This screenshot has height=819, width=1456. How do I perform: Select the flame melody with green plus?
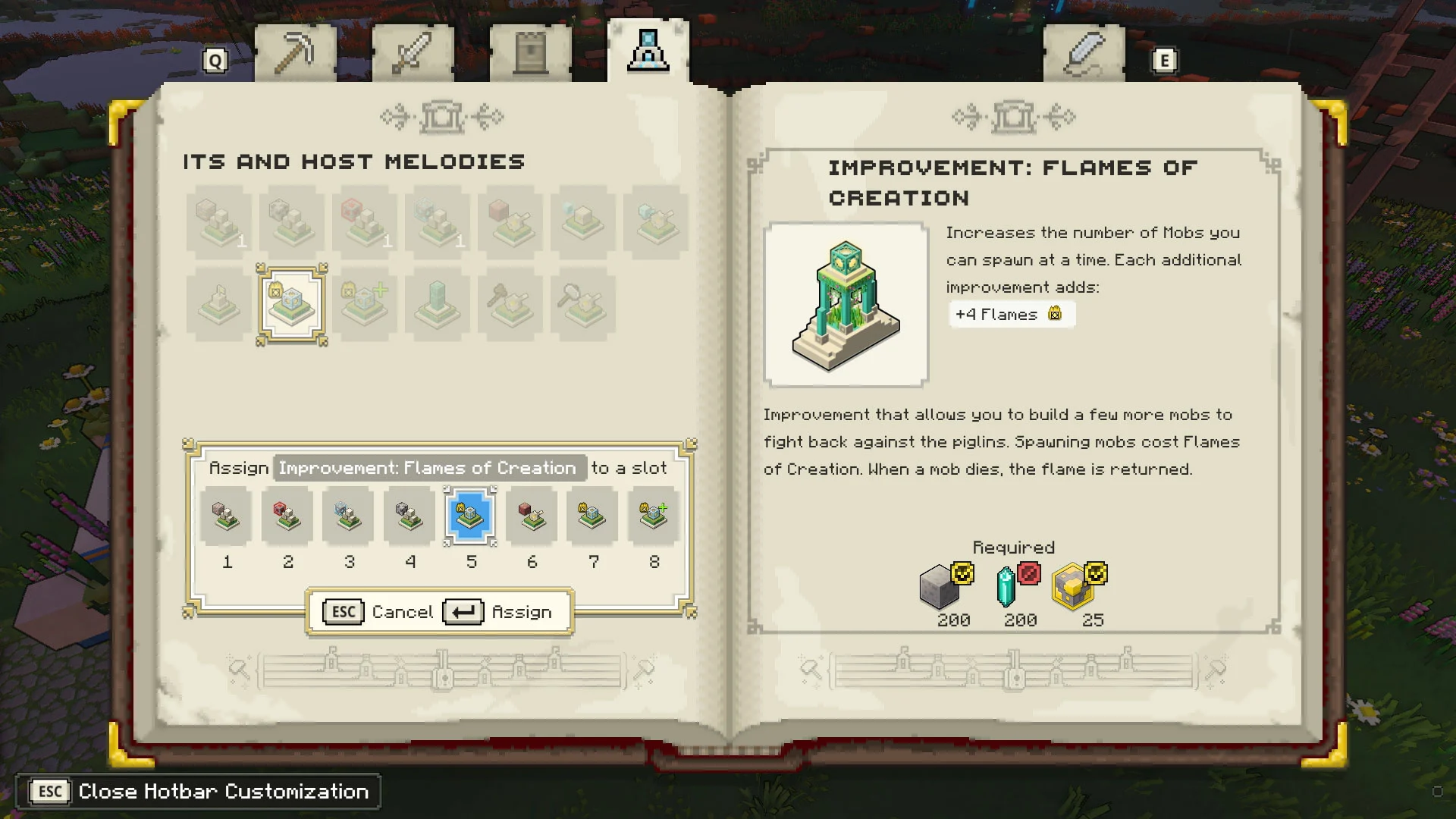point(365,305)
